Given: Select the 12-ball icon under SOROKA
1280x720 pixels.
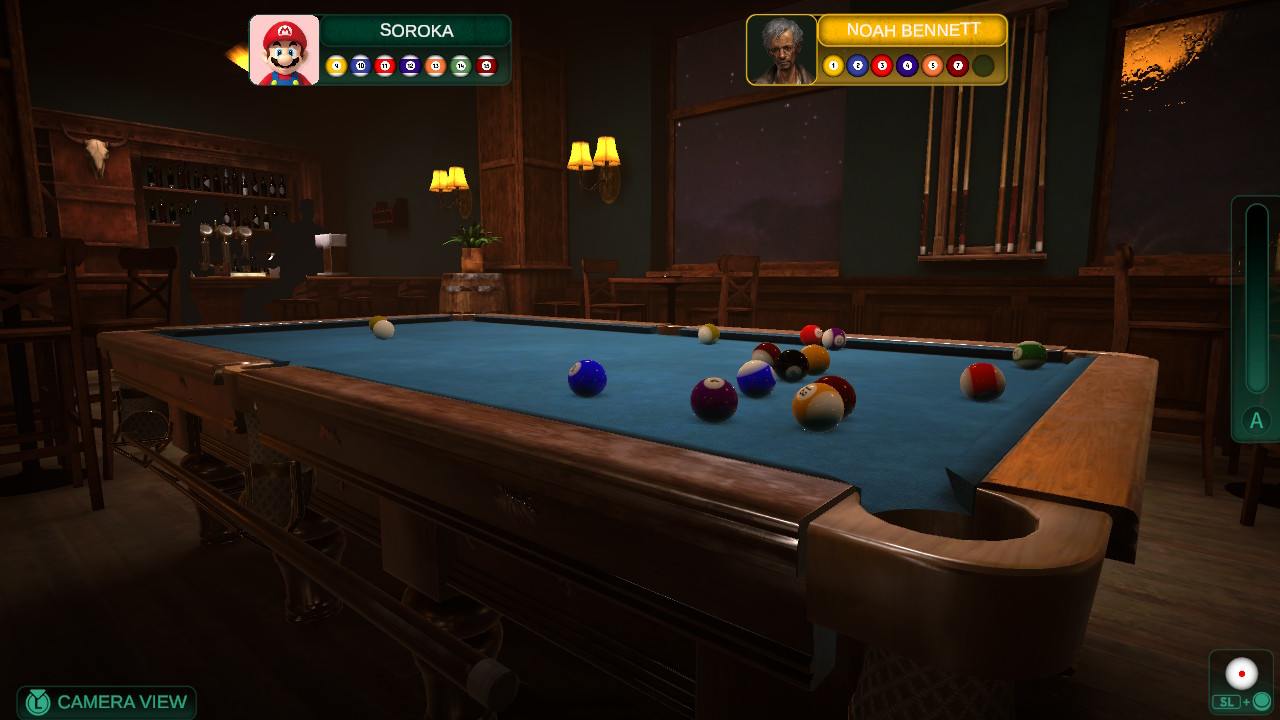Looking at the screenshot, I should pyautogui.click(x=412, y=65).
